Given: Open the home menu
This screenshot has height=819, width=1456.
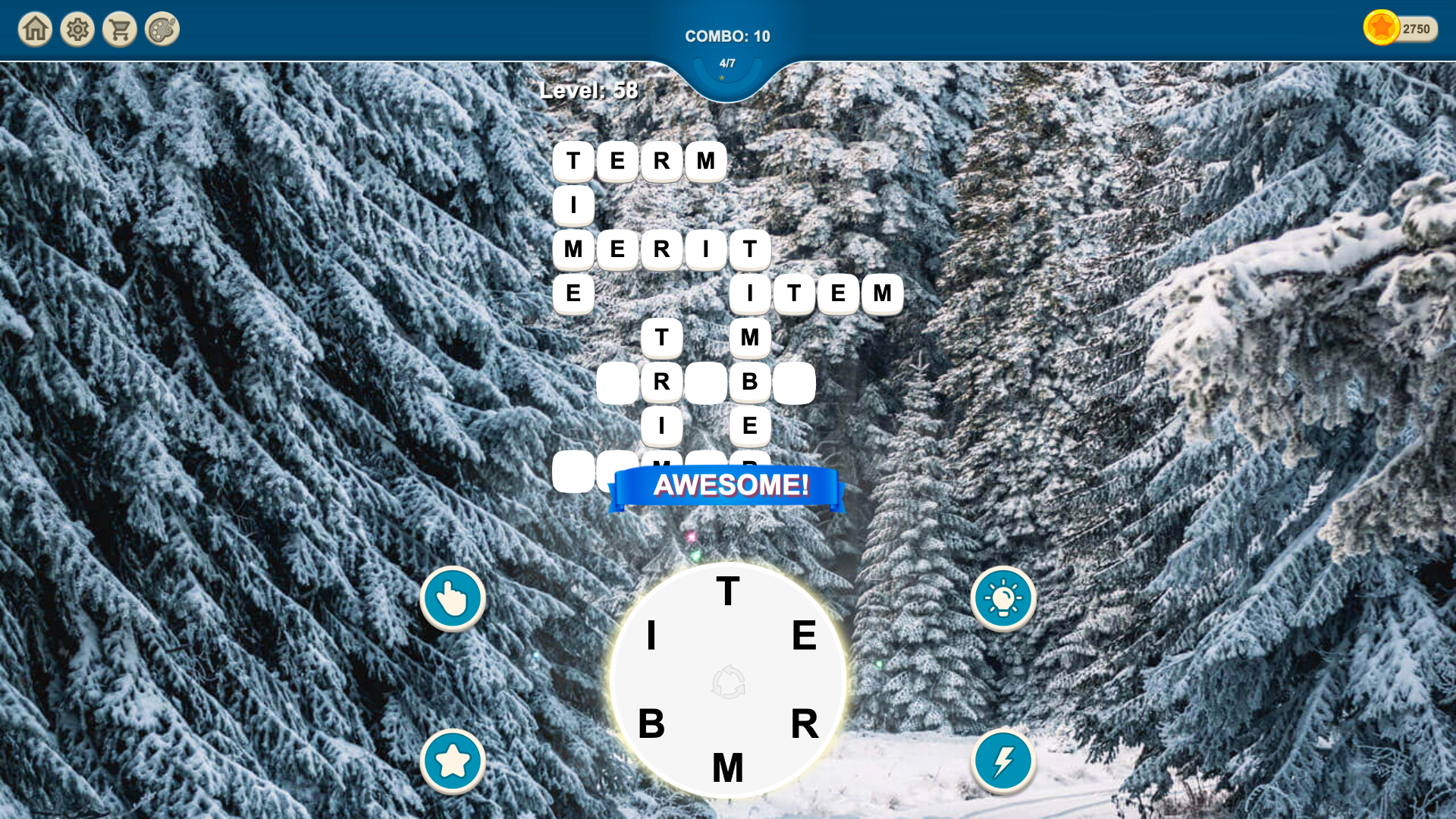Looking at the screenshot, I should pos(34,29).
